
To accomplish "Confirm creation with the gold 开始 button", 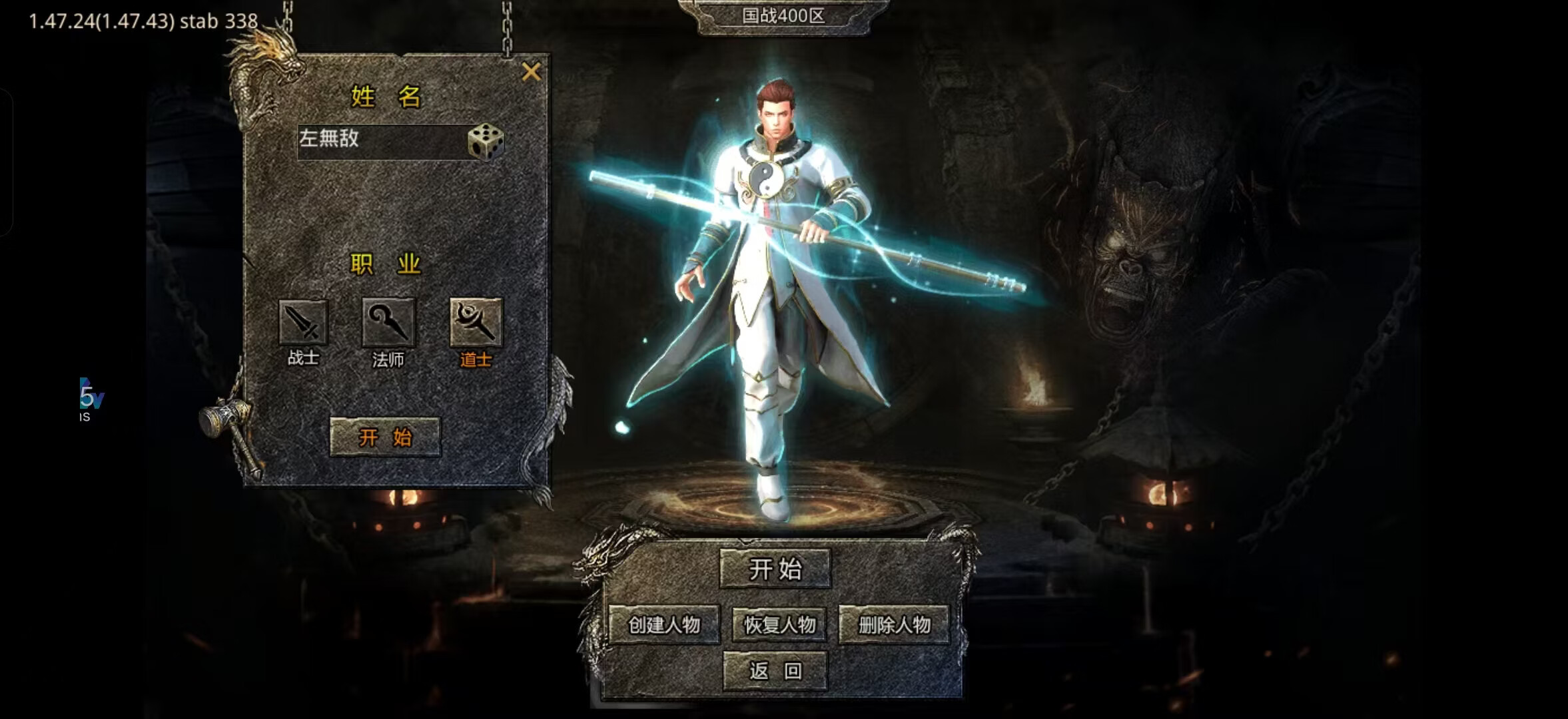I will click(385, 437).
